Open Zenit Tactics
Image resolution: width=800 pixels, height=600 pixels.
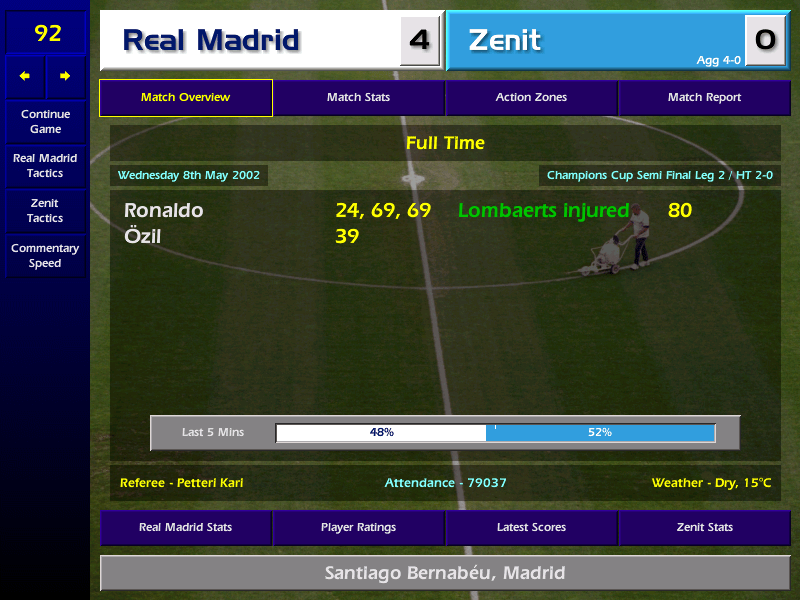pos(45,210)
